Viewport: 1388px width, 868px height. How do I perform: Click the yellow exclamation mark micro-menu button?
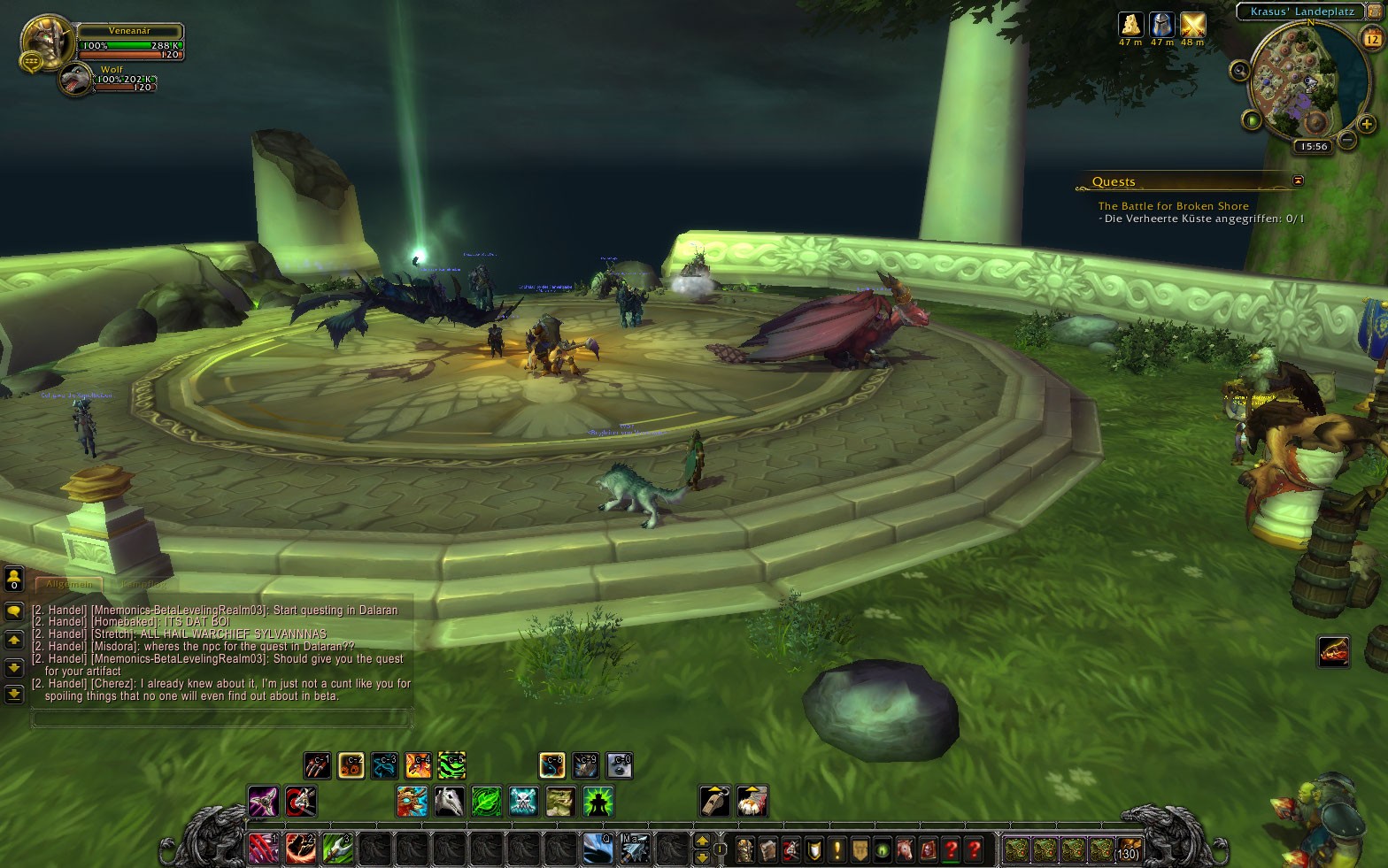(837, 849)
